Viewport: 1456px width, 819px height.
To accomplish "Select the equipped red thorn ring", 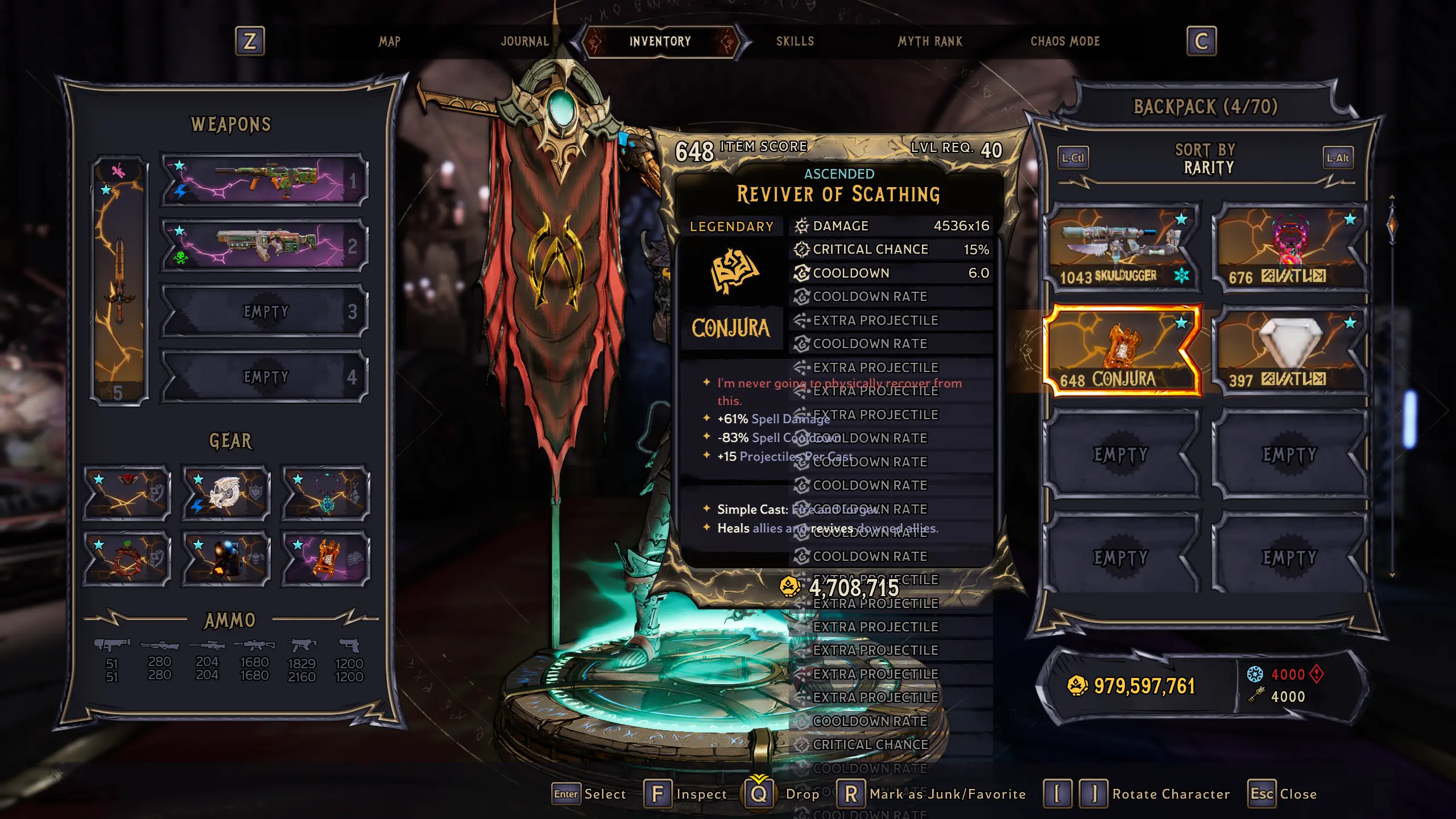I will pos(127,559).
